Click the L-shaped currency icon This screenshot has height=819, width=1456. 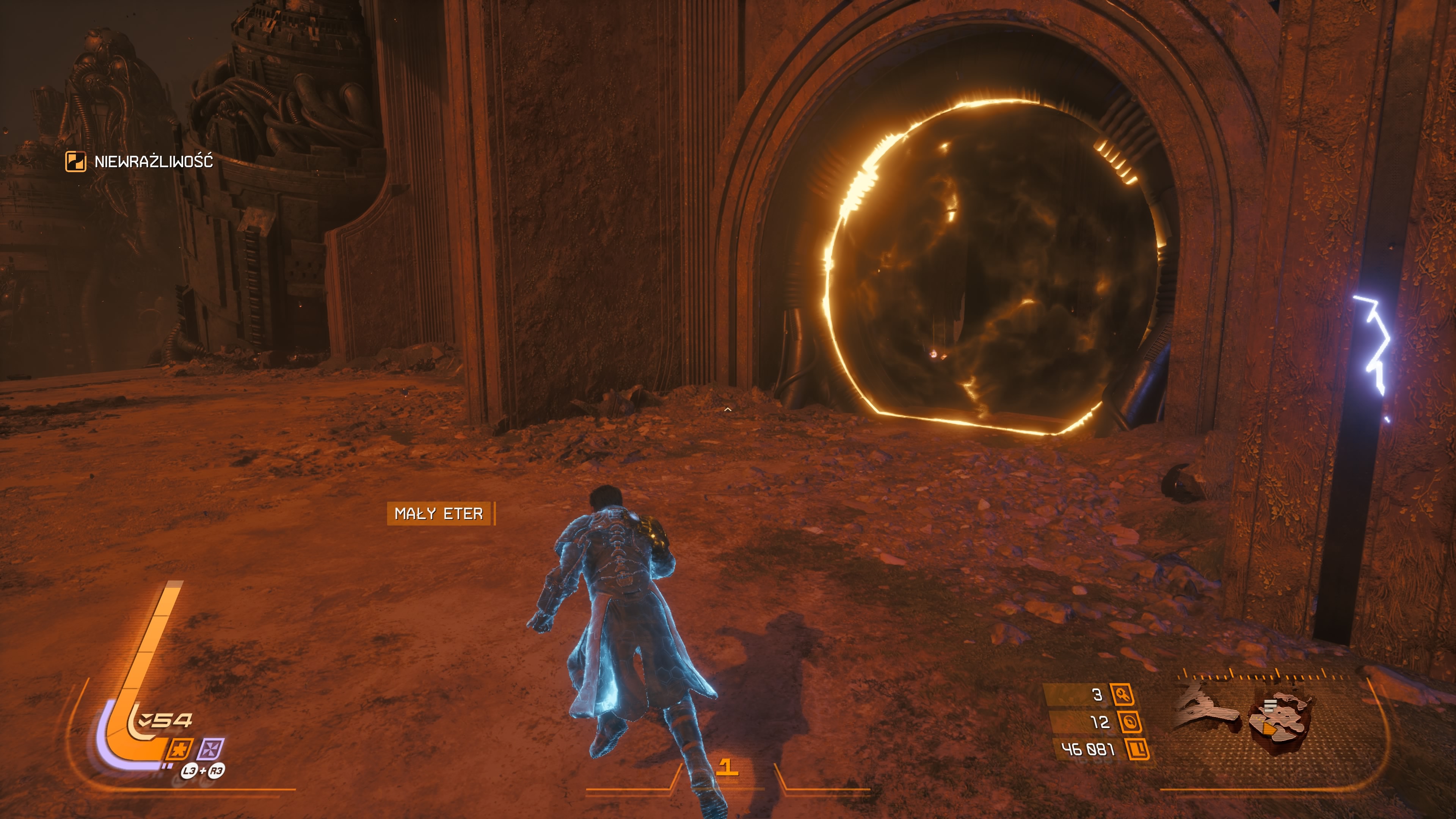pyautogui.click(x=1137, y=750)
